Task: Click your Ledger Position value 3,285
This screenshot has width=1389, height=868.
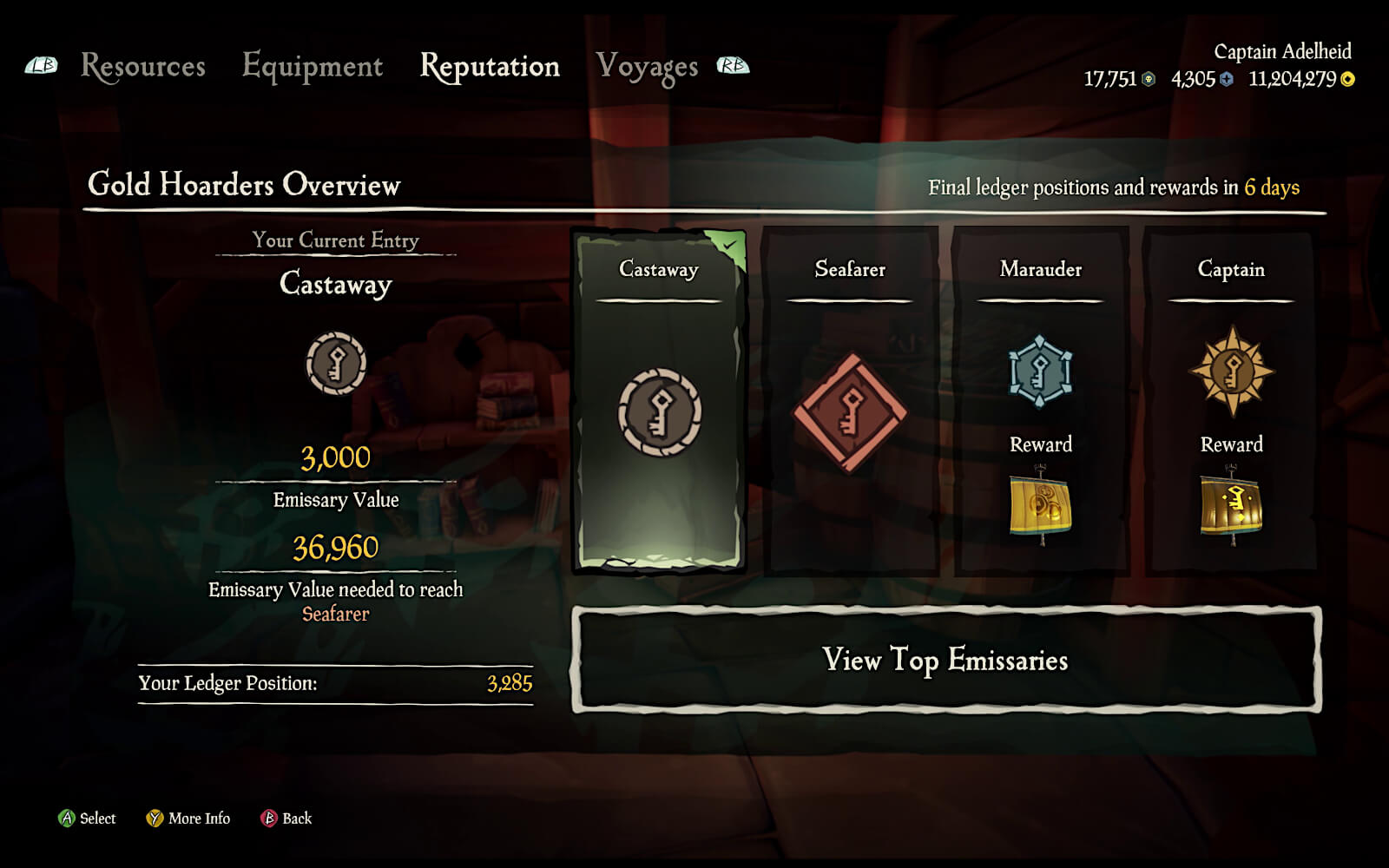Action: click(x=508, y=684)
